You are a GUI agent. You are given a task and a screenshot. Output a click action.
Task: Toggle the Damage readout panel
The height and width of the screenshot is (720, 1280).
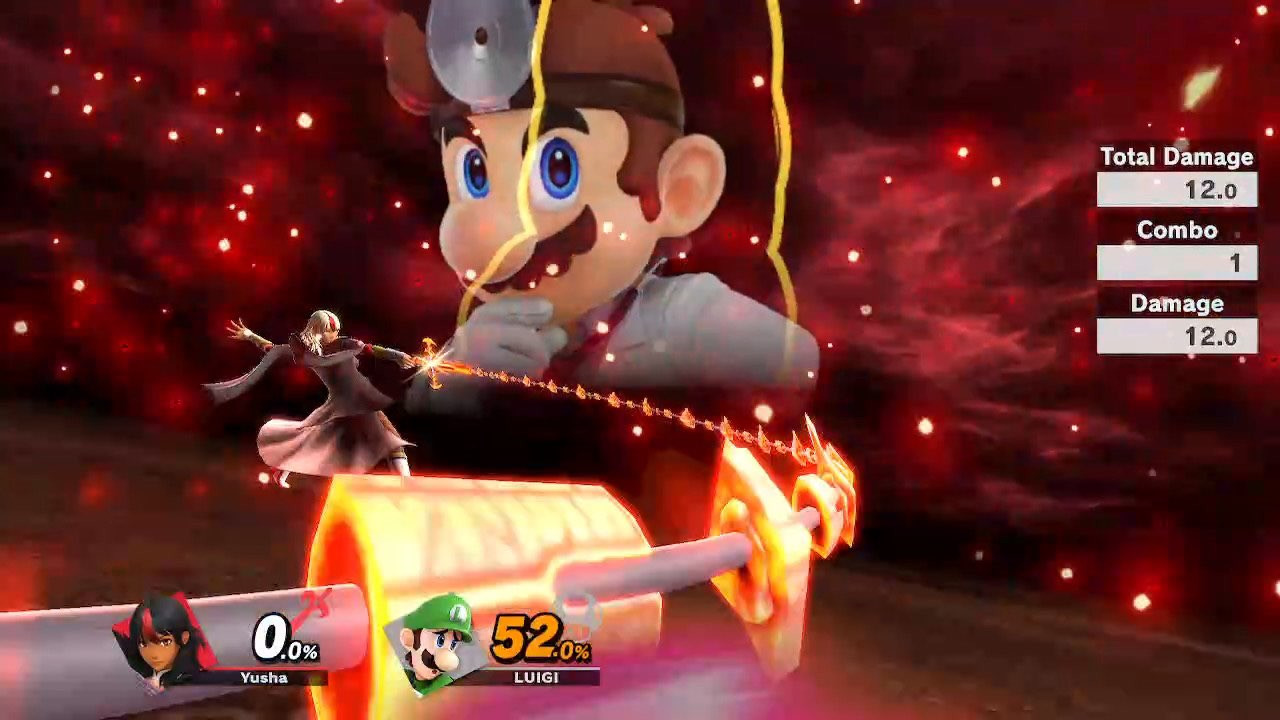point(1176,303)
